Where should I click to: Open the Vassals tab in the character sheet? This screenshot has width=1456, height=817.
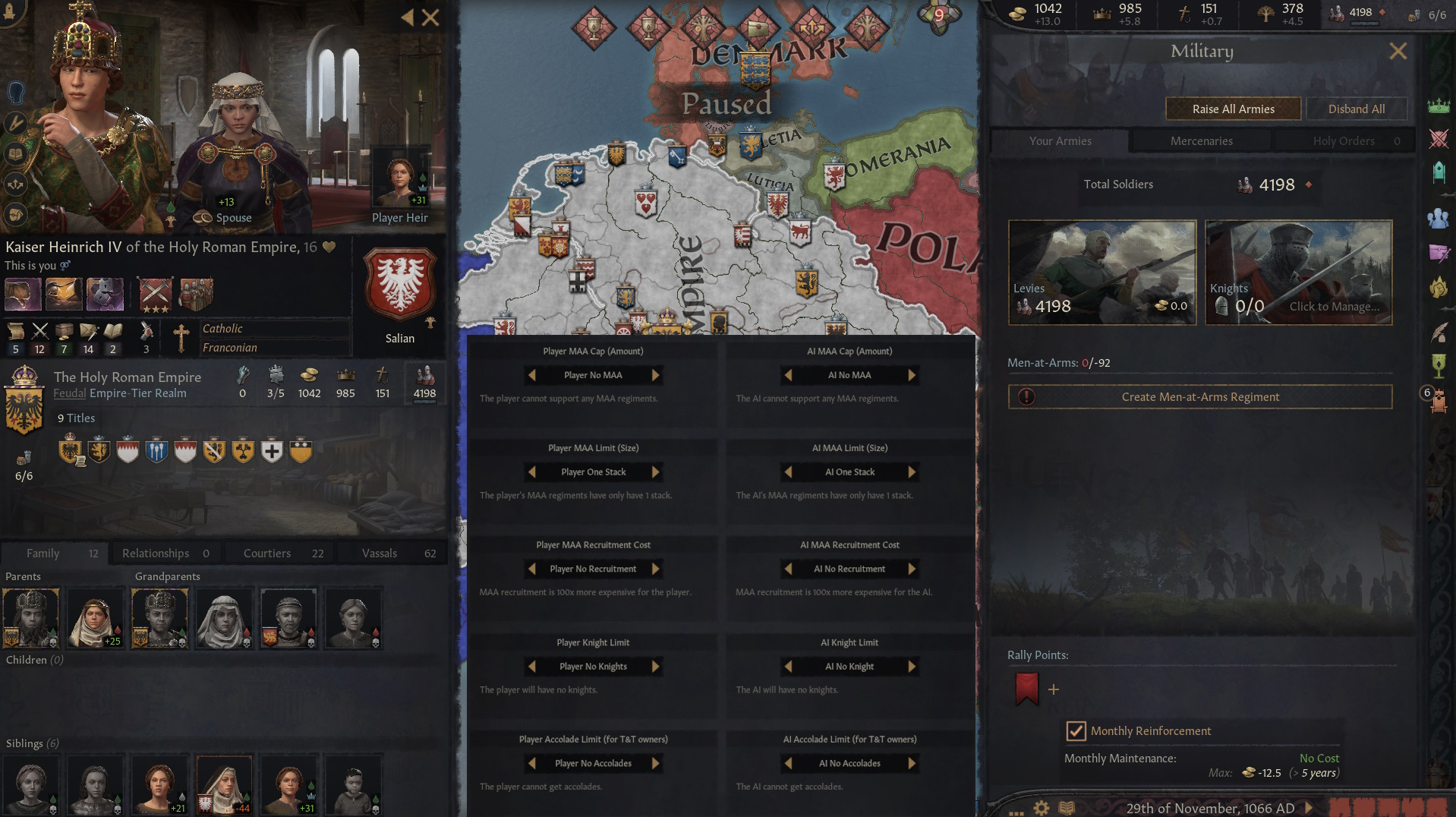(379, 553)
